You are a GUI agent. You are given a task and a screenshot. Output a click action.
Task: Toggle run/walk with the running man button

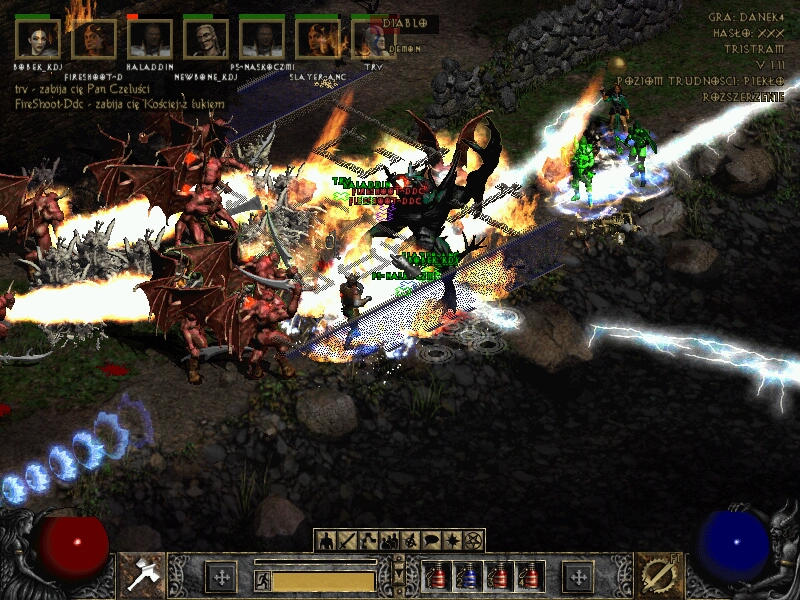click(x=262, y=580)
